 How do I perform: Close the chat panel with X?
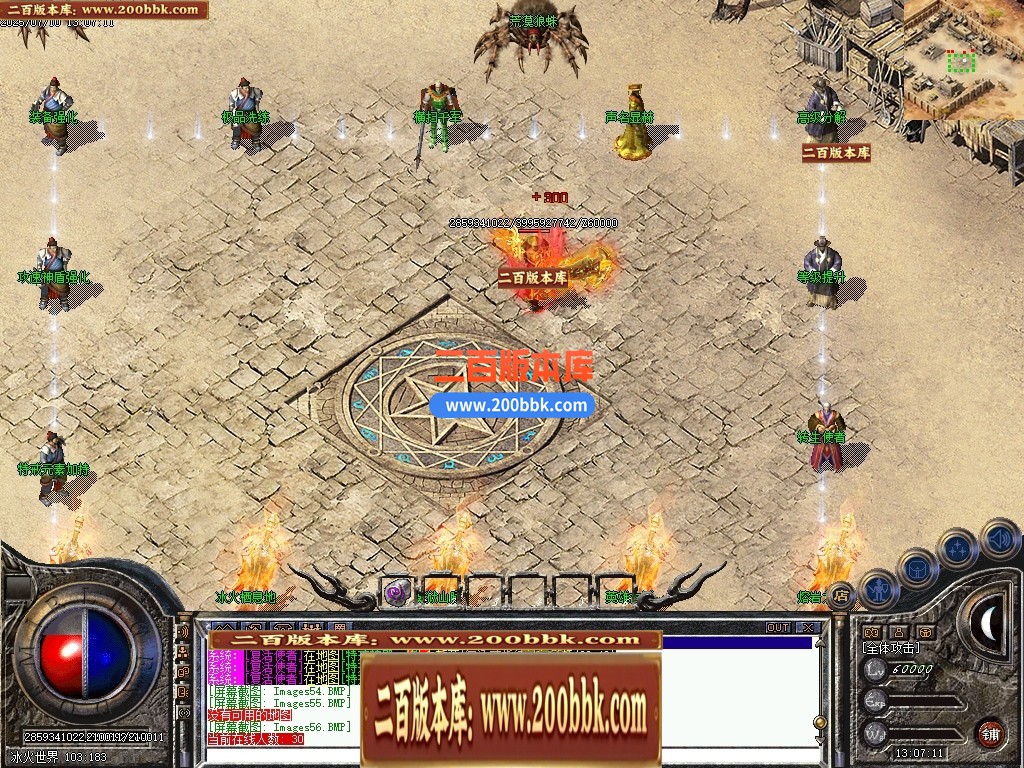point(808,628)
